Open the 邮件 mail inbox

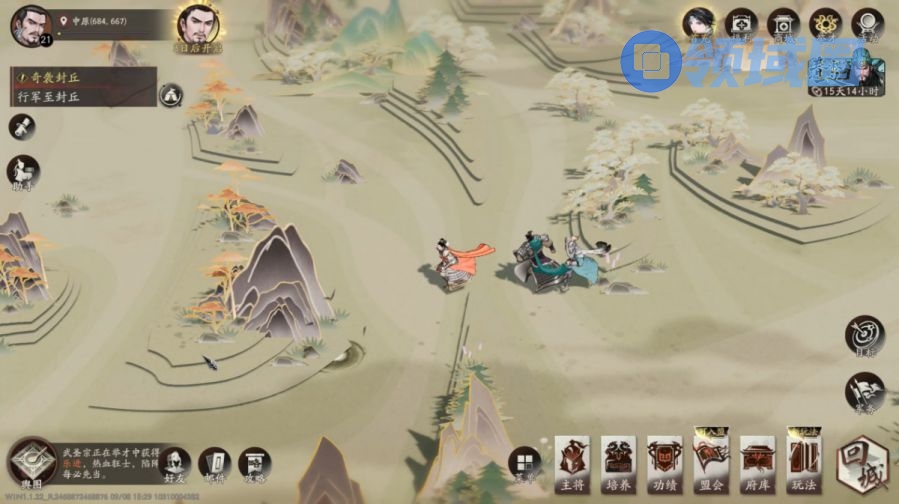(x=214, y=464)
